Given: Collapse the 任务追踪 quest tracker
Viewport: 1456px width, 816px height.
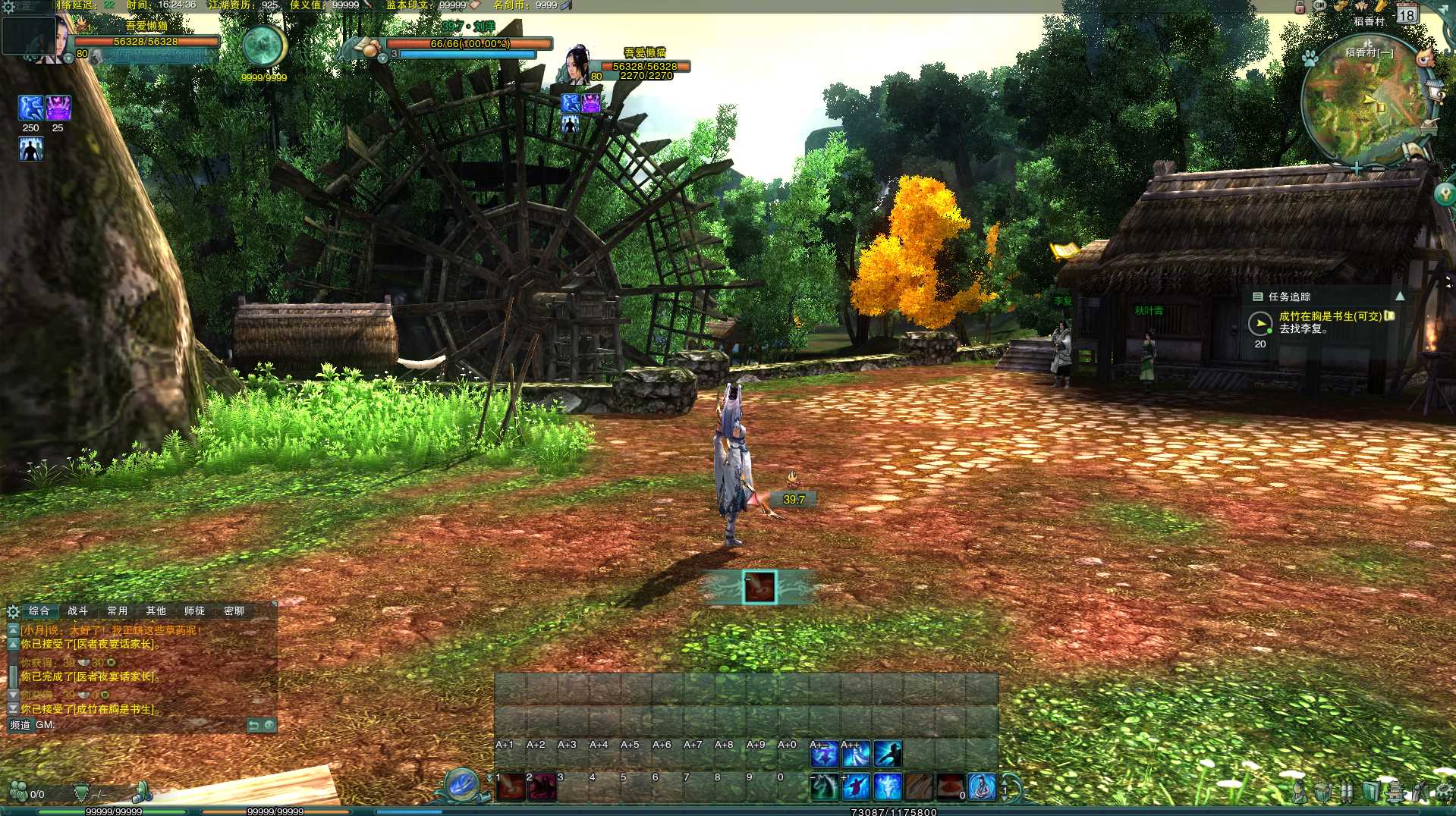Looking at the screenshot, I should pos(1400,297).
